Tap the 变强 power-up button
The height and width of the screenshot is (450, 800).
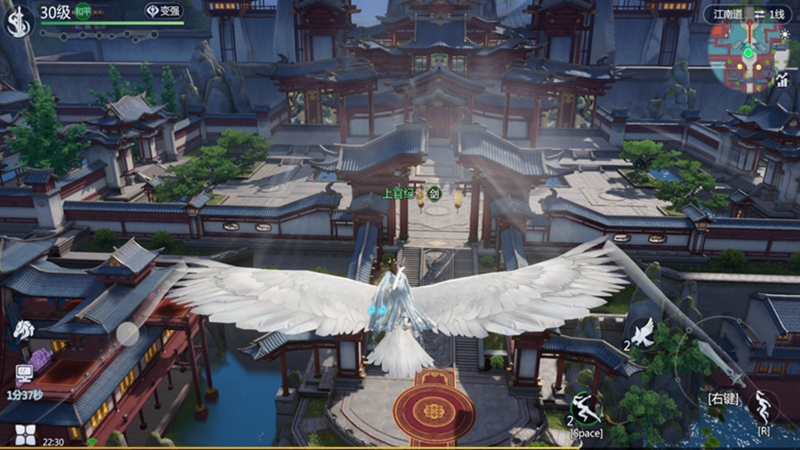[x=165, y=11]
